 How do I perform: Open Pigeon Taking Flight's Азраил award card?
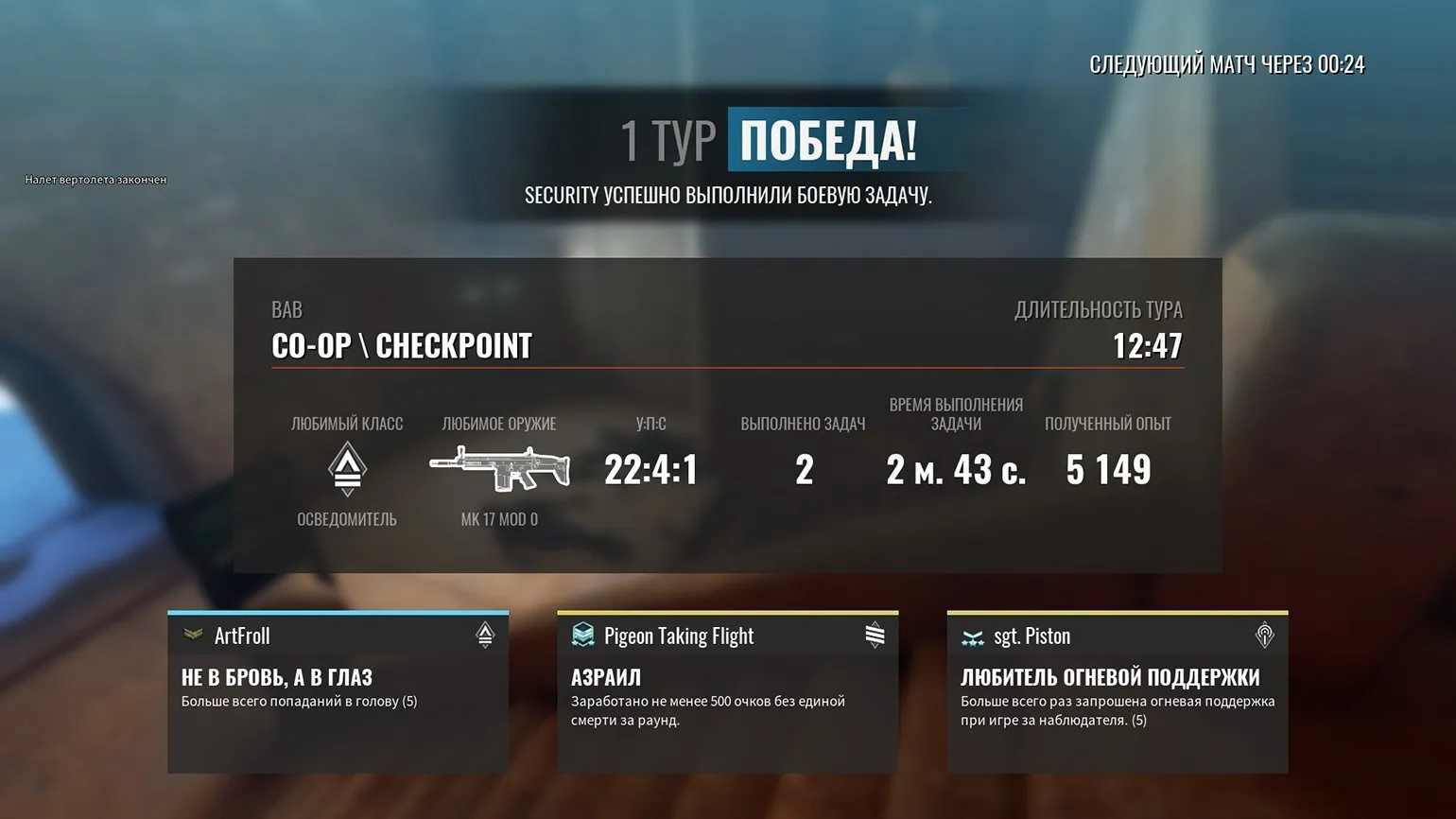pos(727,692)
